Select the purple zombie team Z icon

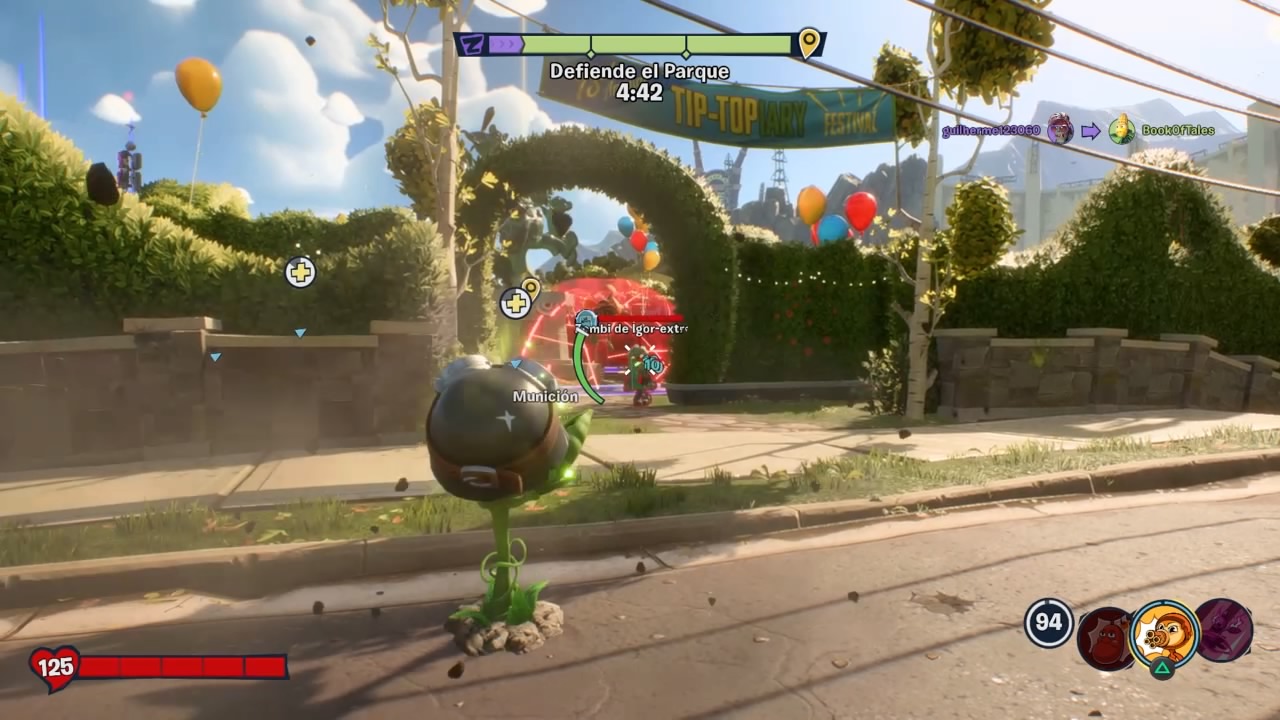(470, 44)
